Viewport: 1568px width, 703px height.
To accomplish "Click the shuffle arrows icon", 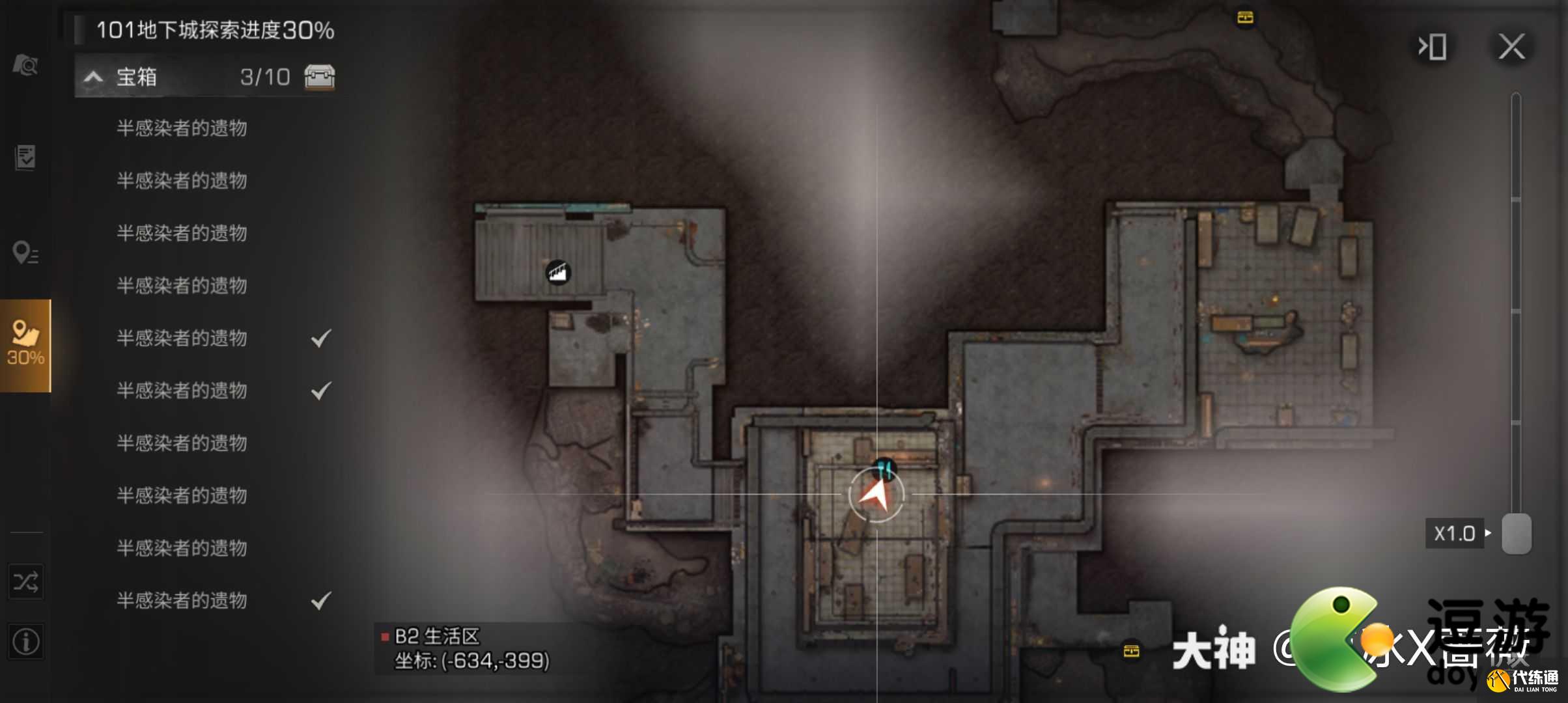I will tap(25, 582).
